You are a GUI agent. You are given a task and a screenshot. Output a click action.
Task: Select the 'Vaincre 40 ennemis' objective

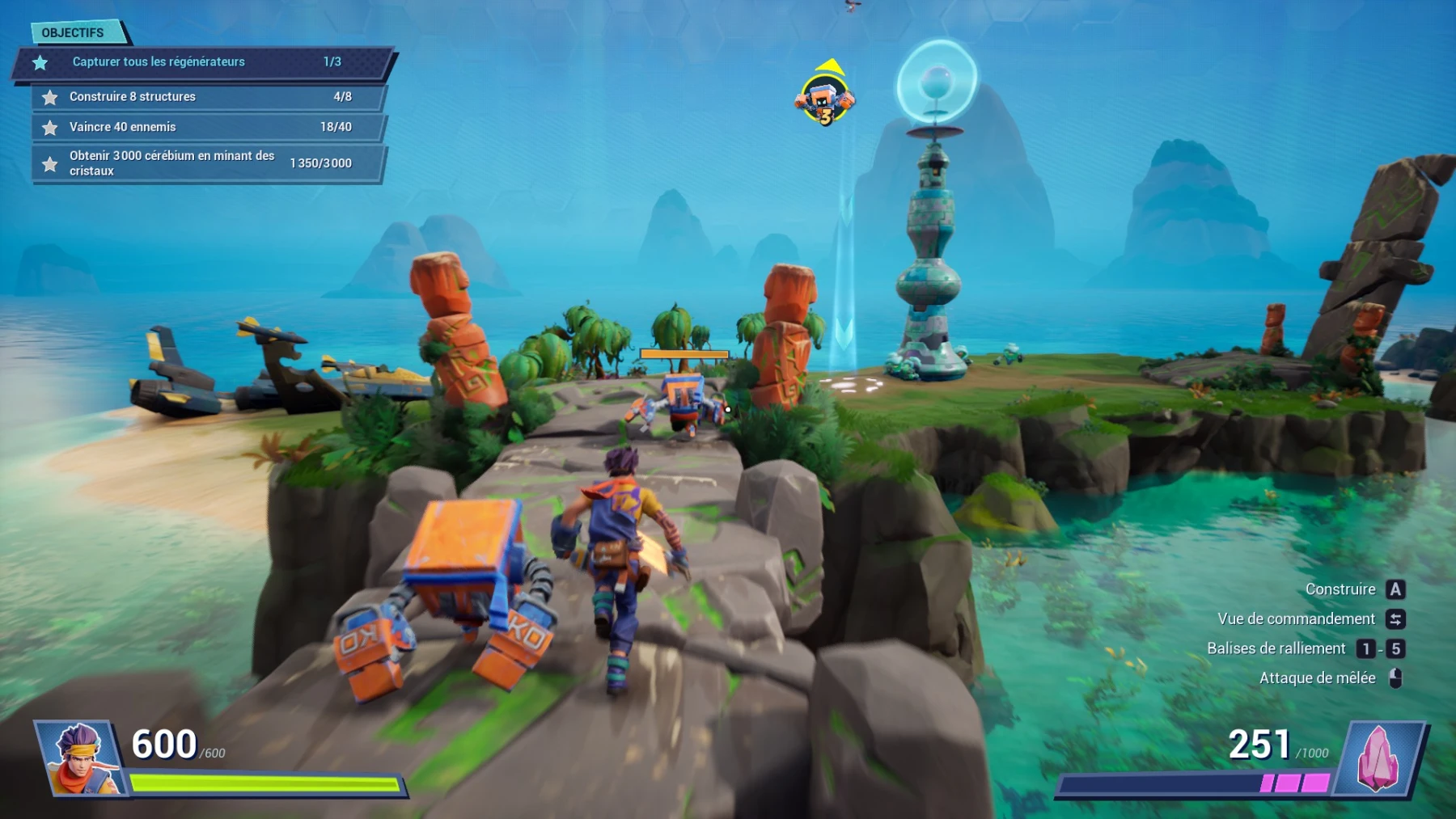[x=208, y=127]
